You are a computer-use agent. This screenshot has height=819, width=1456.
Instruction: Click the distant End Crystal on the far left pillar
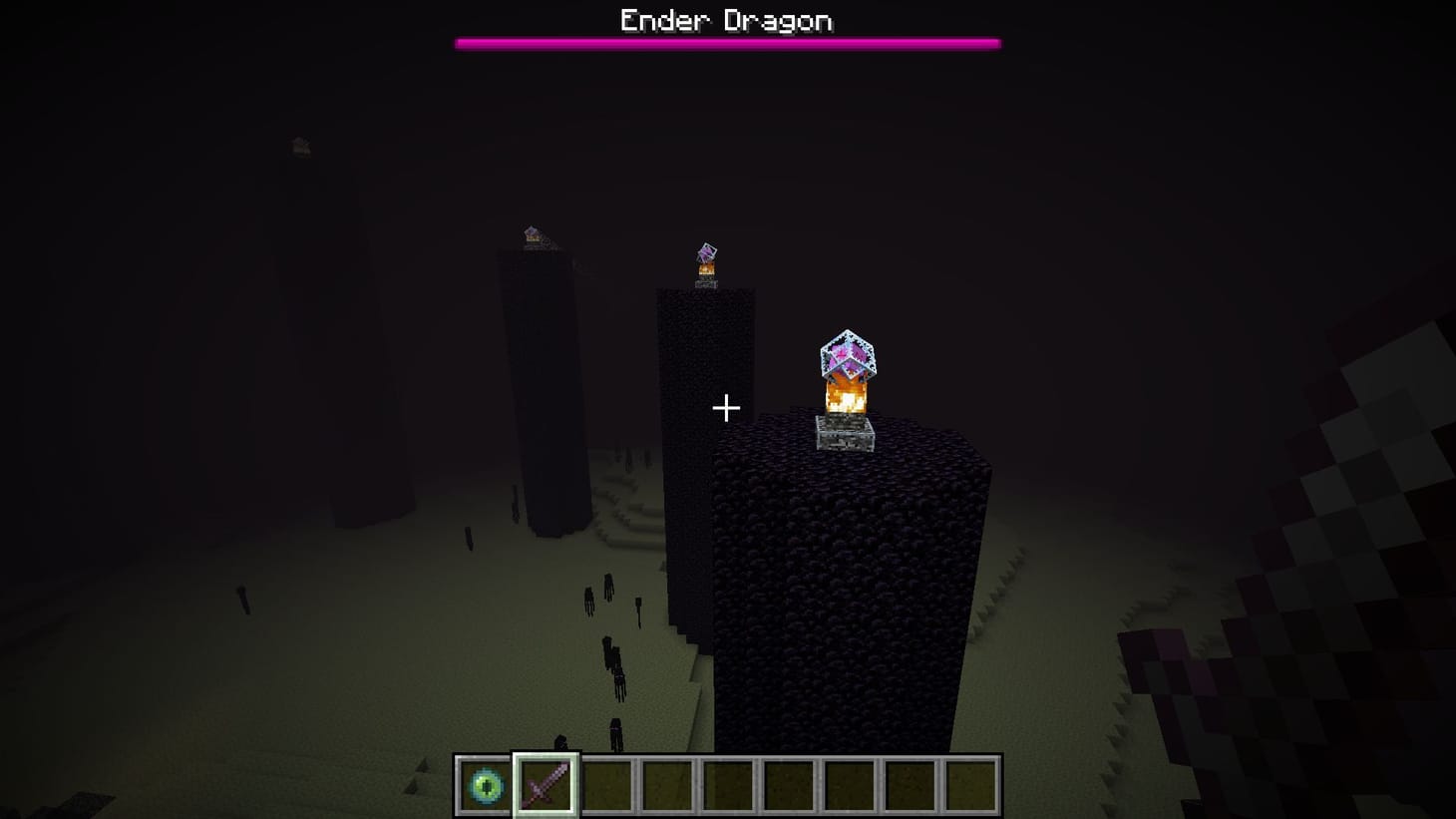click(x=532, y=234)
